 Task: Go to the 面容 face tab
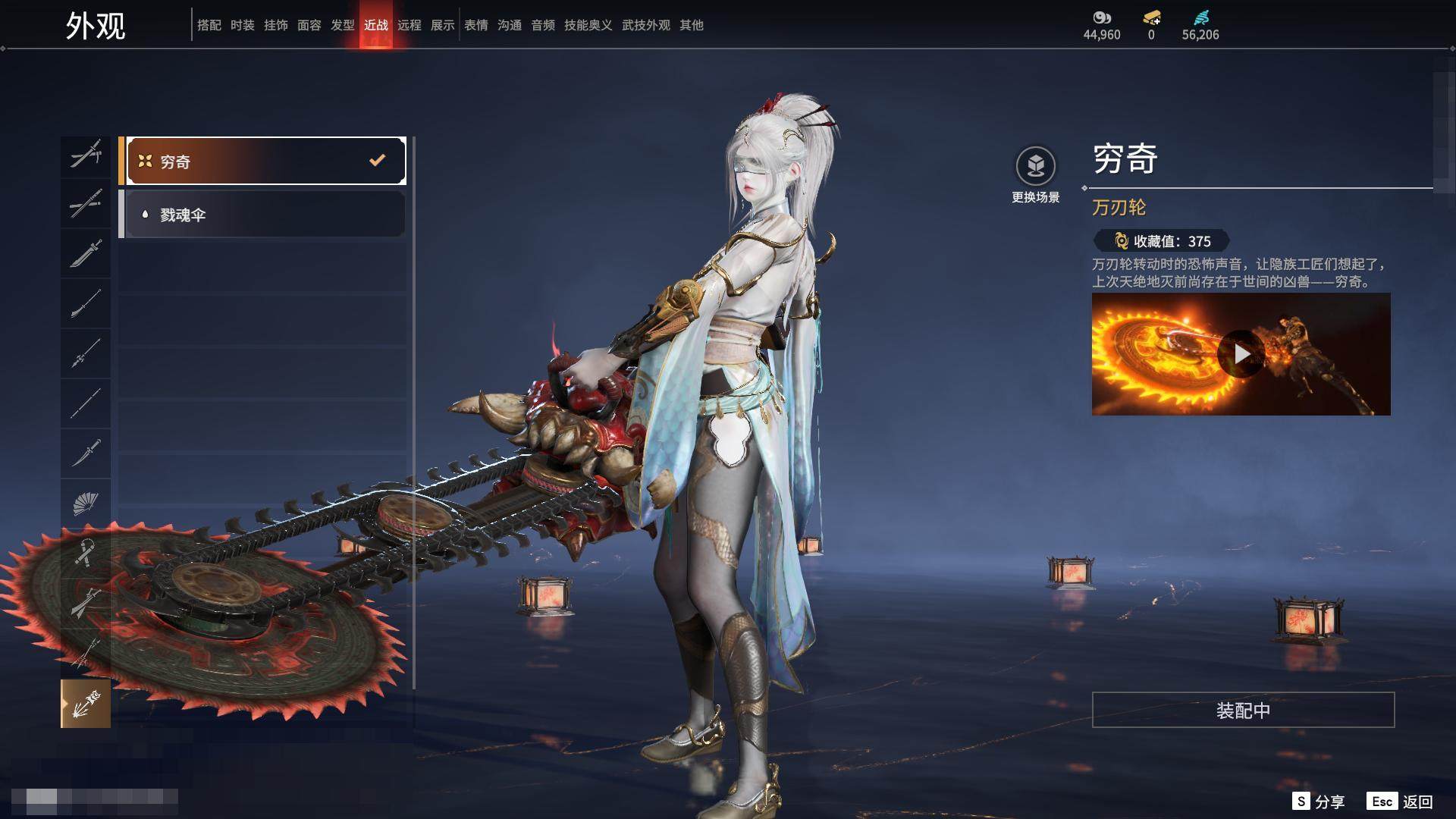tap(309, 25)
